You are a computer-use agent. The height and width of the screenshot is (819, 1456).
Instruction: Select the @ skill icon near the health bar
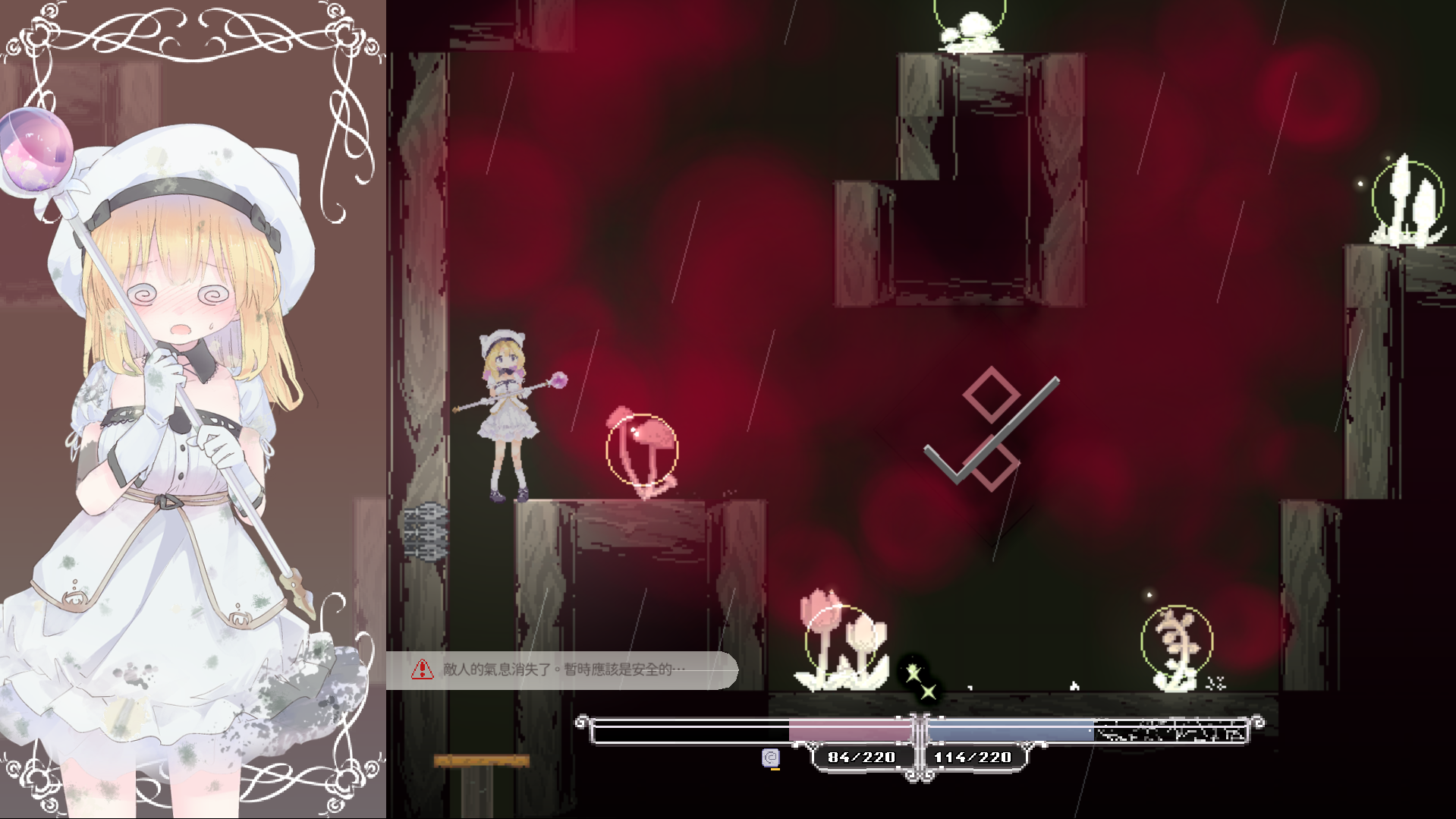coord(772,756)
